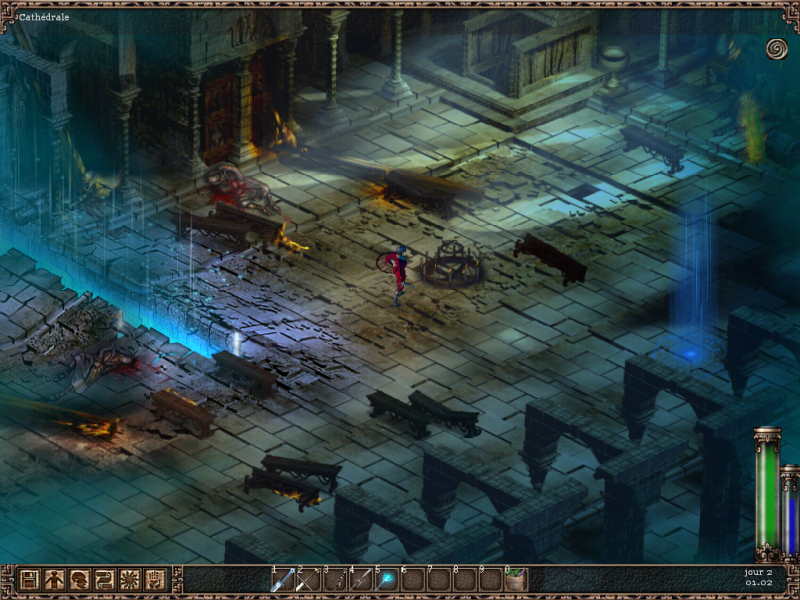Open the character figure panel
Viewport: 800px width, 600px height.
tap(54, 579)
